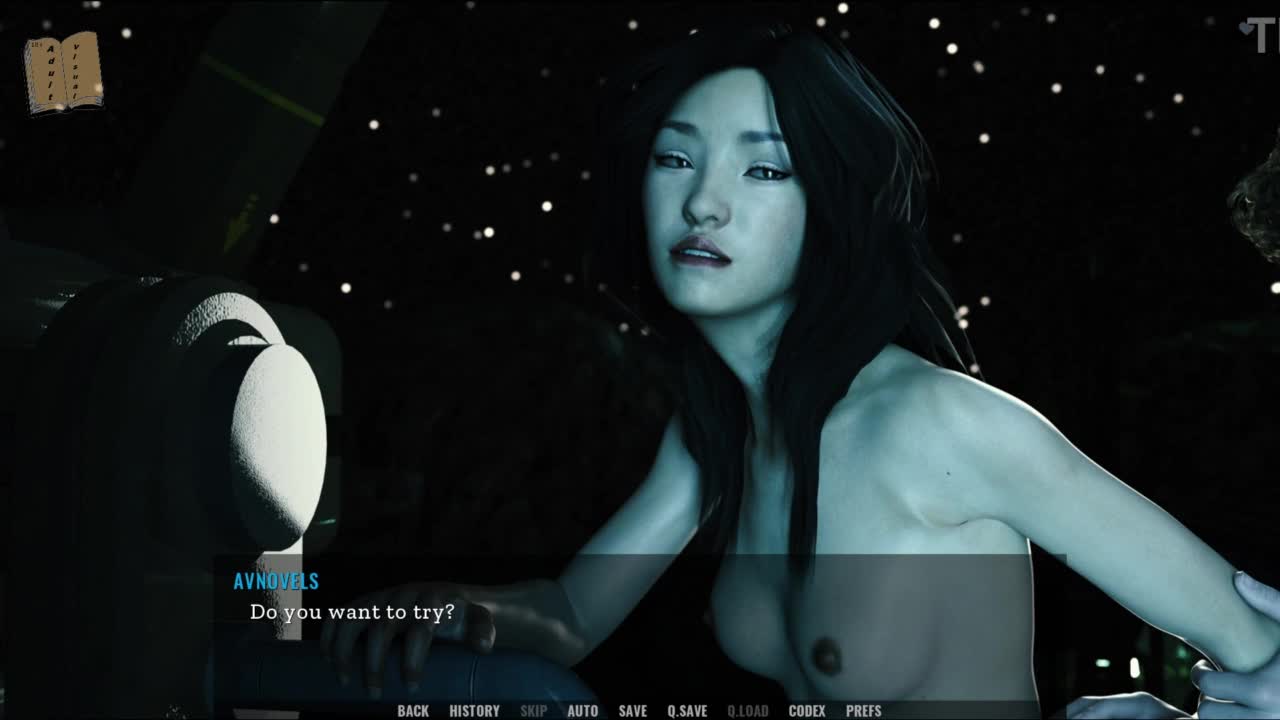Open the Prefs settings menu
This screenshot has width=1280, height=720.
(863, 711)
